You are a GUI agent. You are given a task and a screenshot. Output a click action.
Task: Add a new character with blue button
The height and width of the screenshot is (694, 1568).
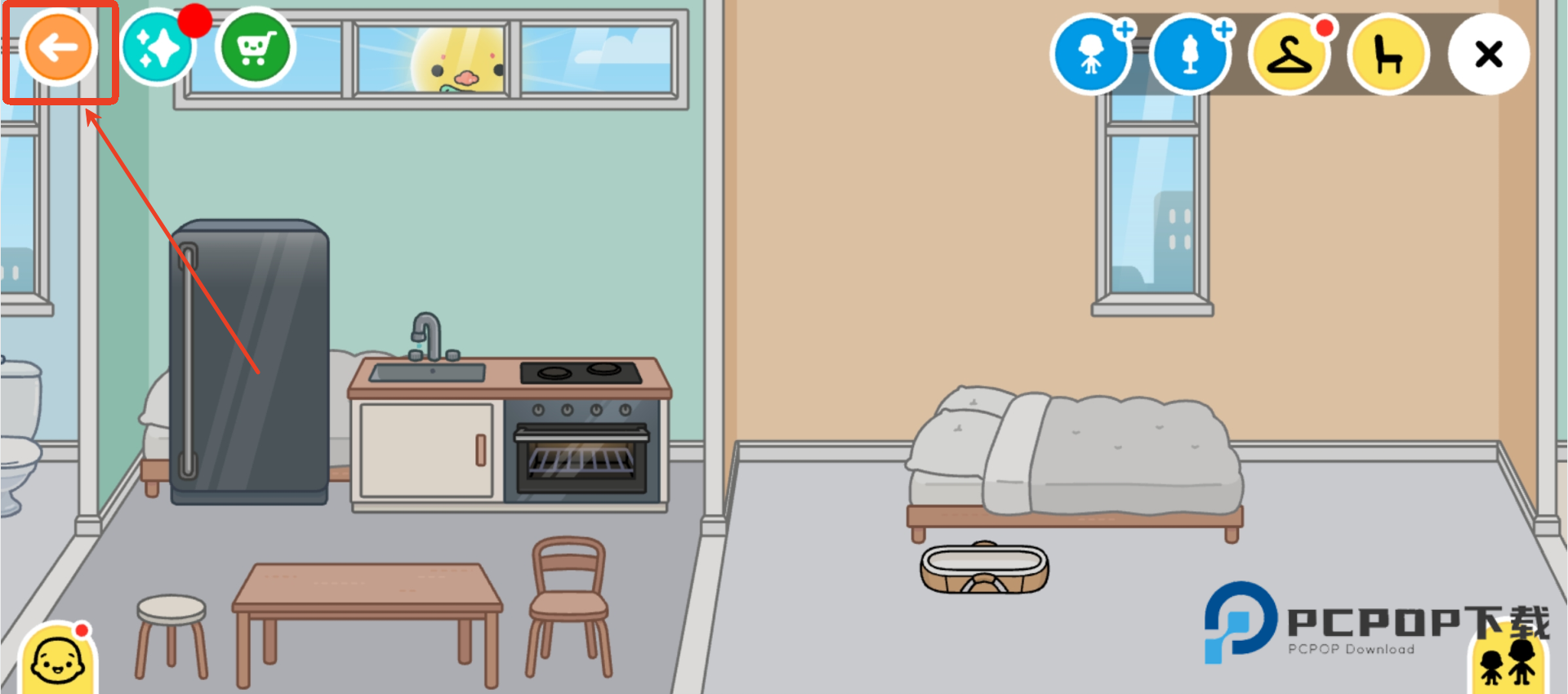click(x=1091, y=55)
